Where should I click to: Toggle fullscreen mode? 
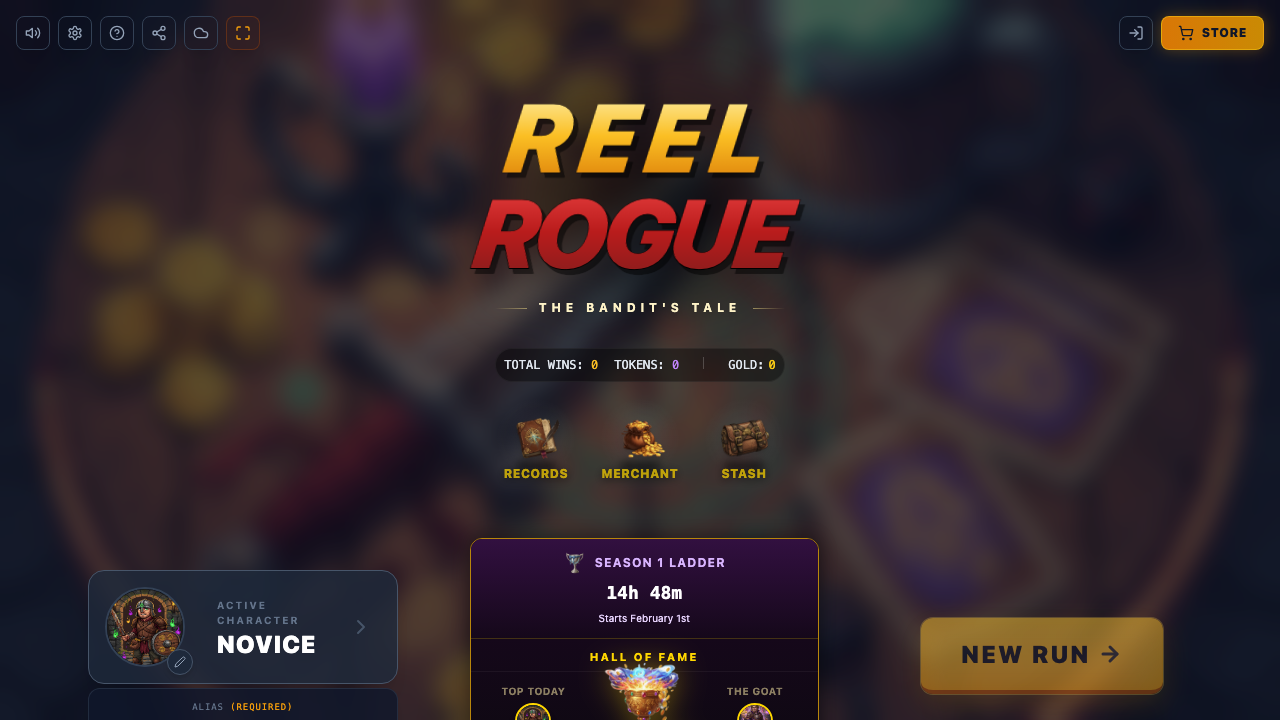tap(242, 32)
